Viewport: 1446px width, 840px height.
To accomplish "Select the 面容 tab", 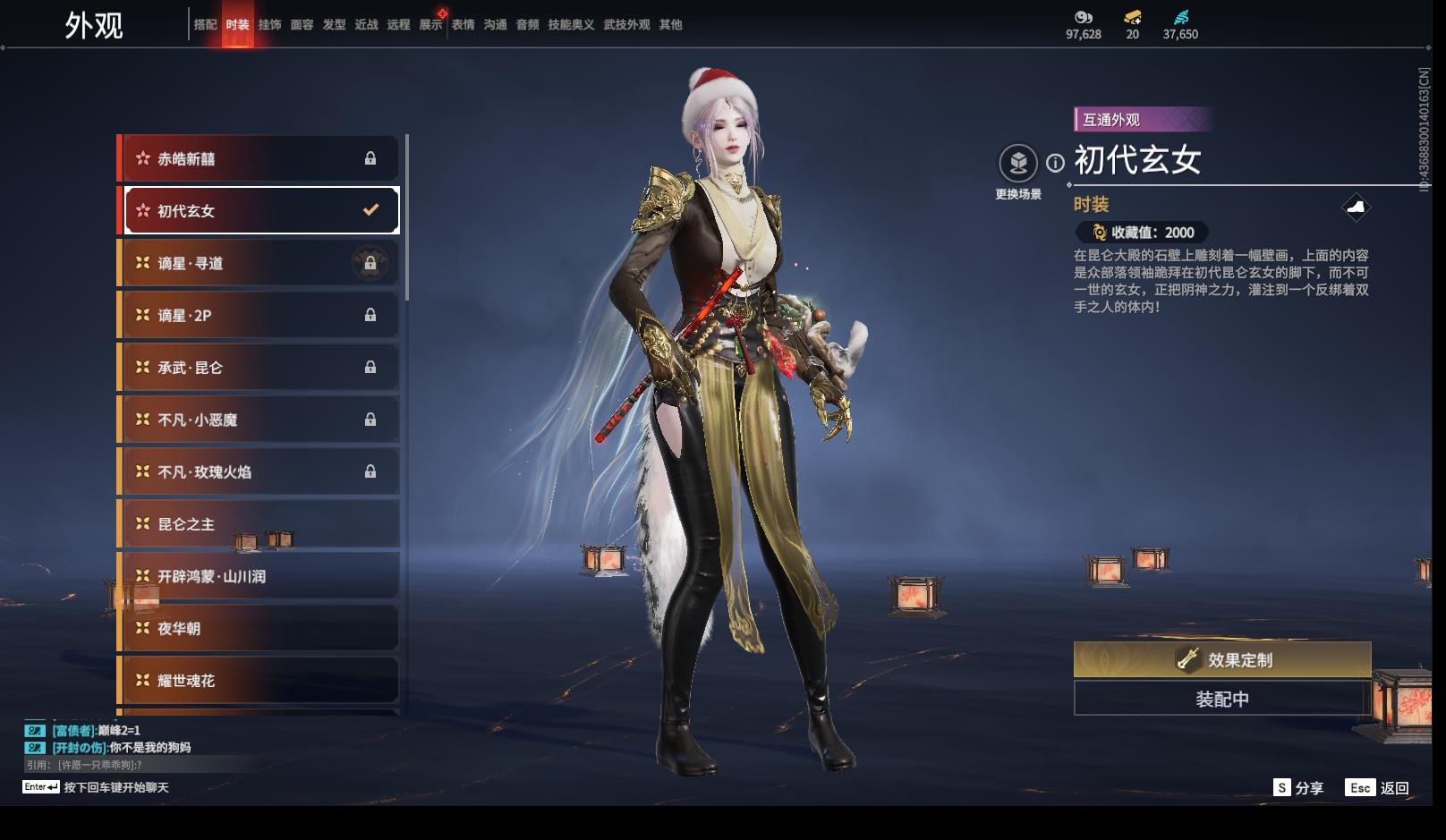I will click(x=302, y=25).
